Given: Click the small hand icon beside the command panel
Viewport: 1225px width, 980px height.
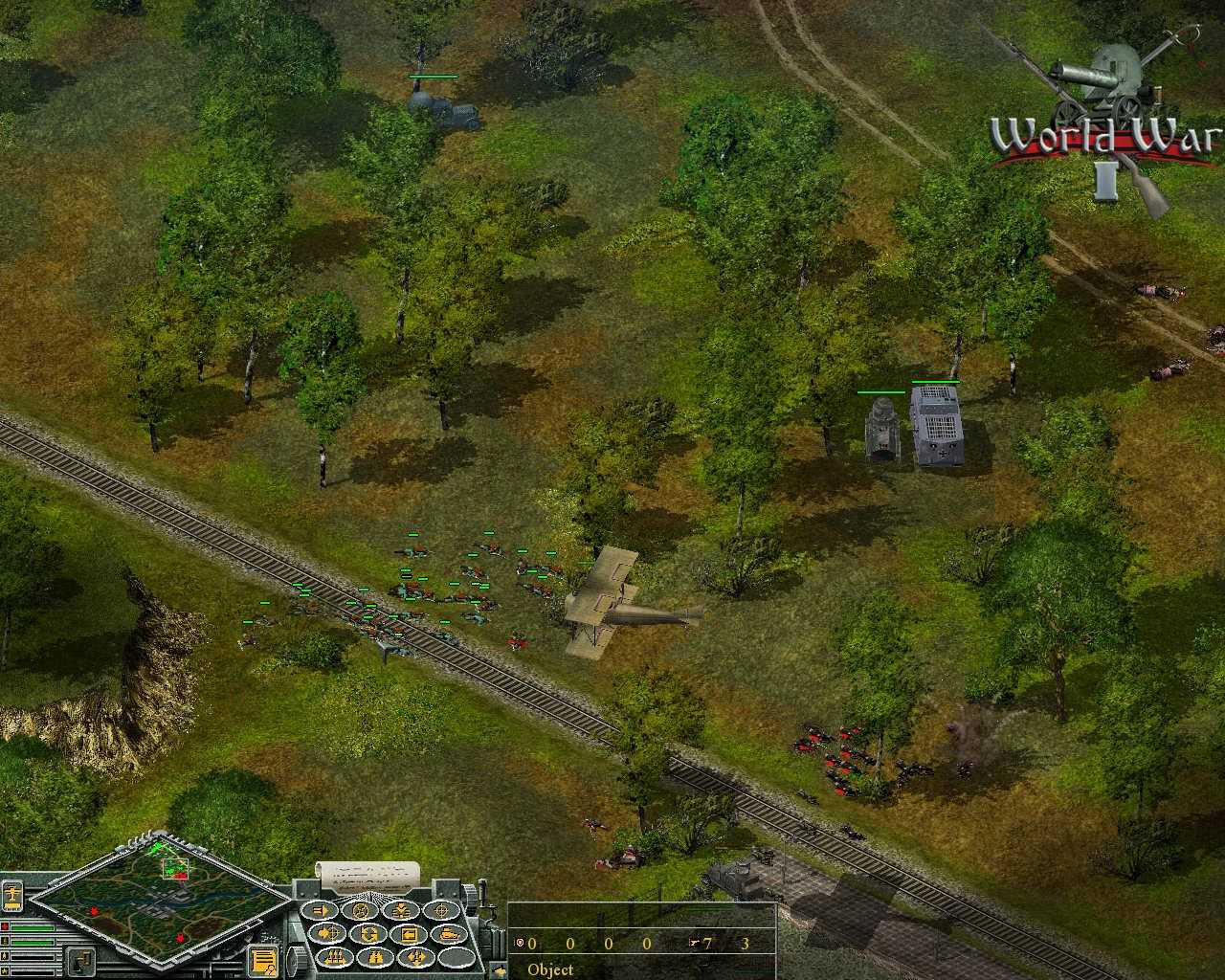Looking at the screenshot, I should click(501, 969).
